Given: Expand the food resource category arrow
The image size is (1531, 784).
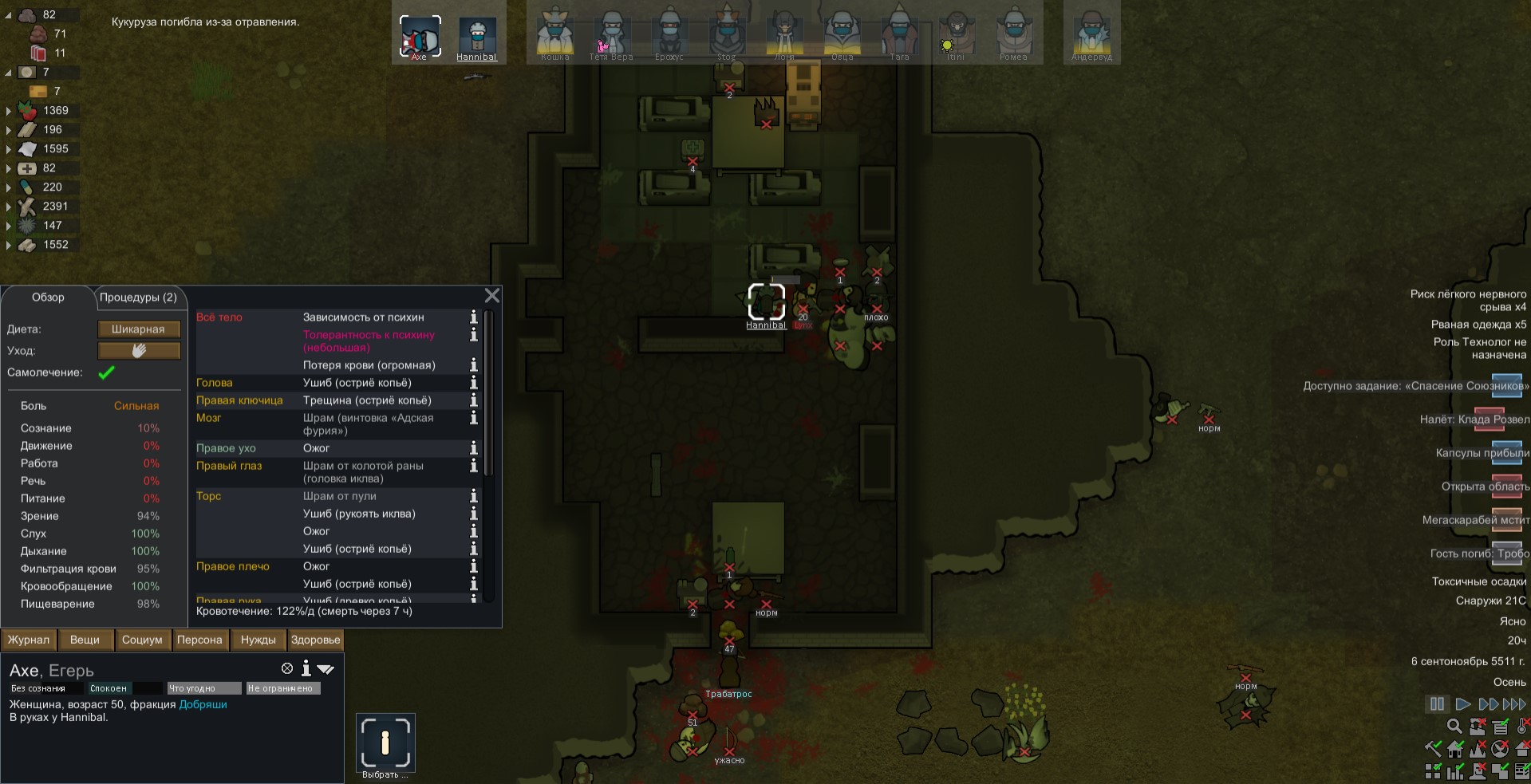Looking at the screenshot, I should click(x=9, y=111).
